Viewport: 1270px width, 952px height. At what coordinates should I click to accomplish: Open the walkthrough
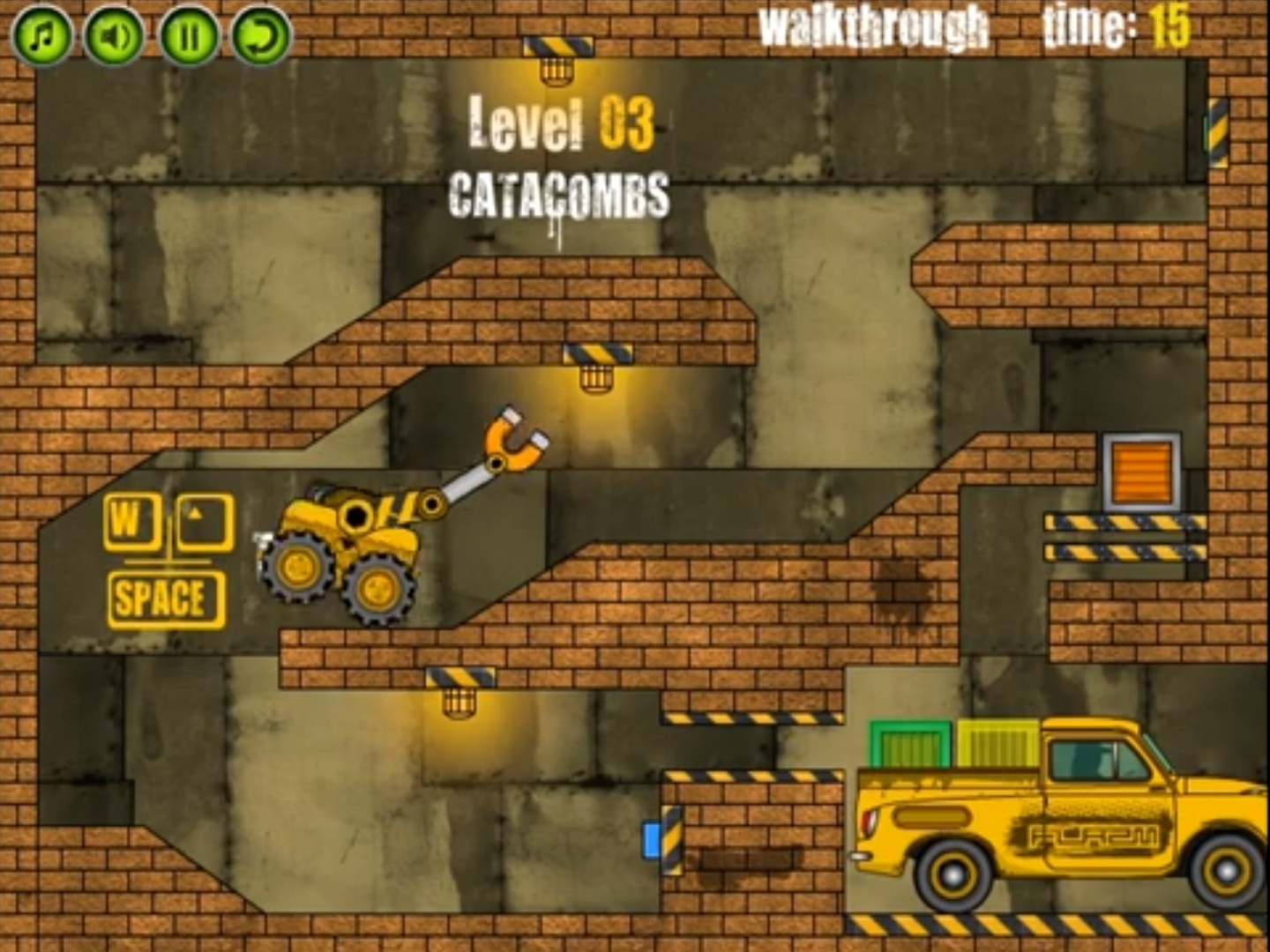coord(873,26)
